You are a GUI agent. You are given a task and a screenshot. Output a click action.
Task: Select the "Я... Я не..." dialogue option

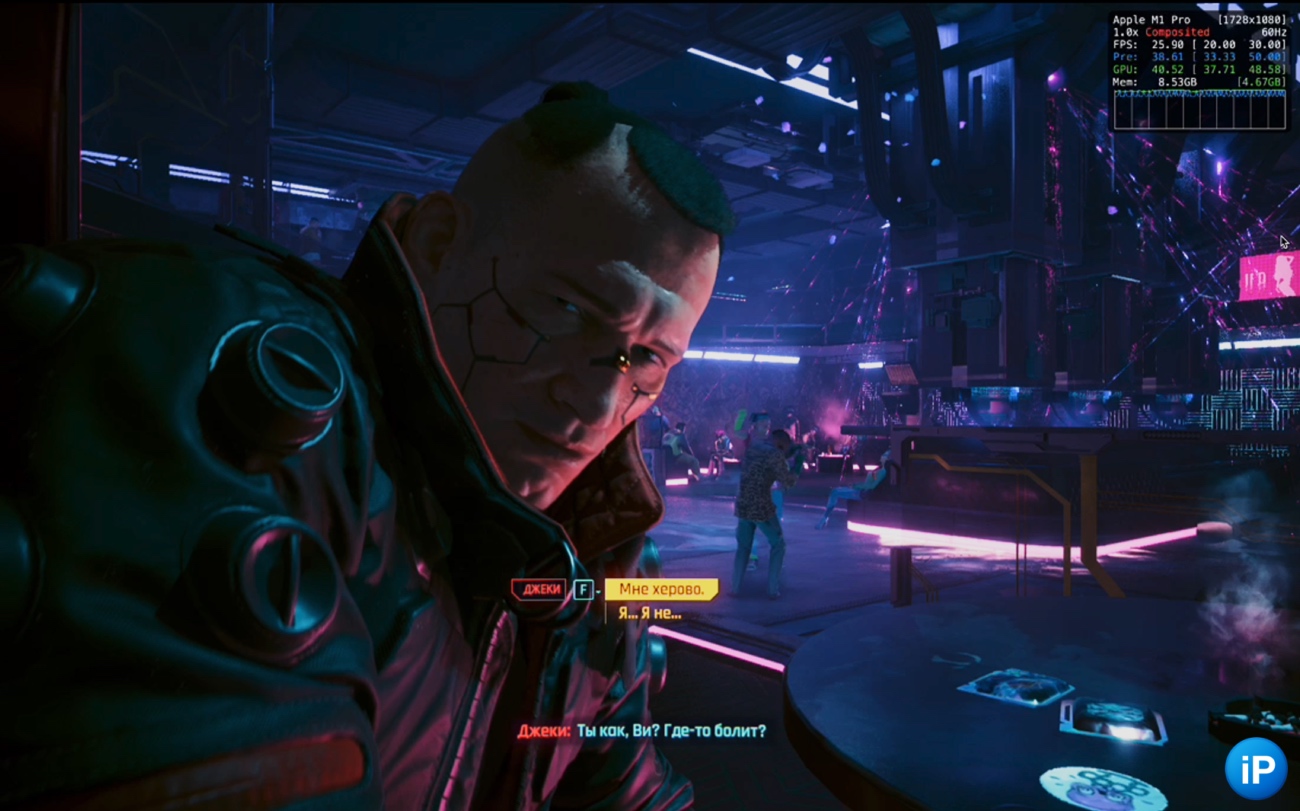click(649, 613)
